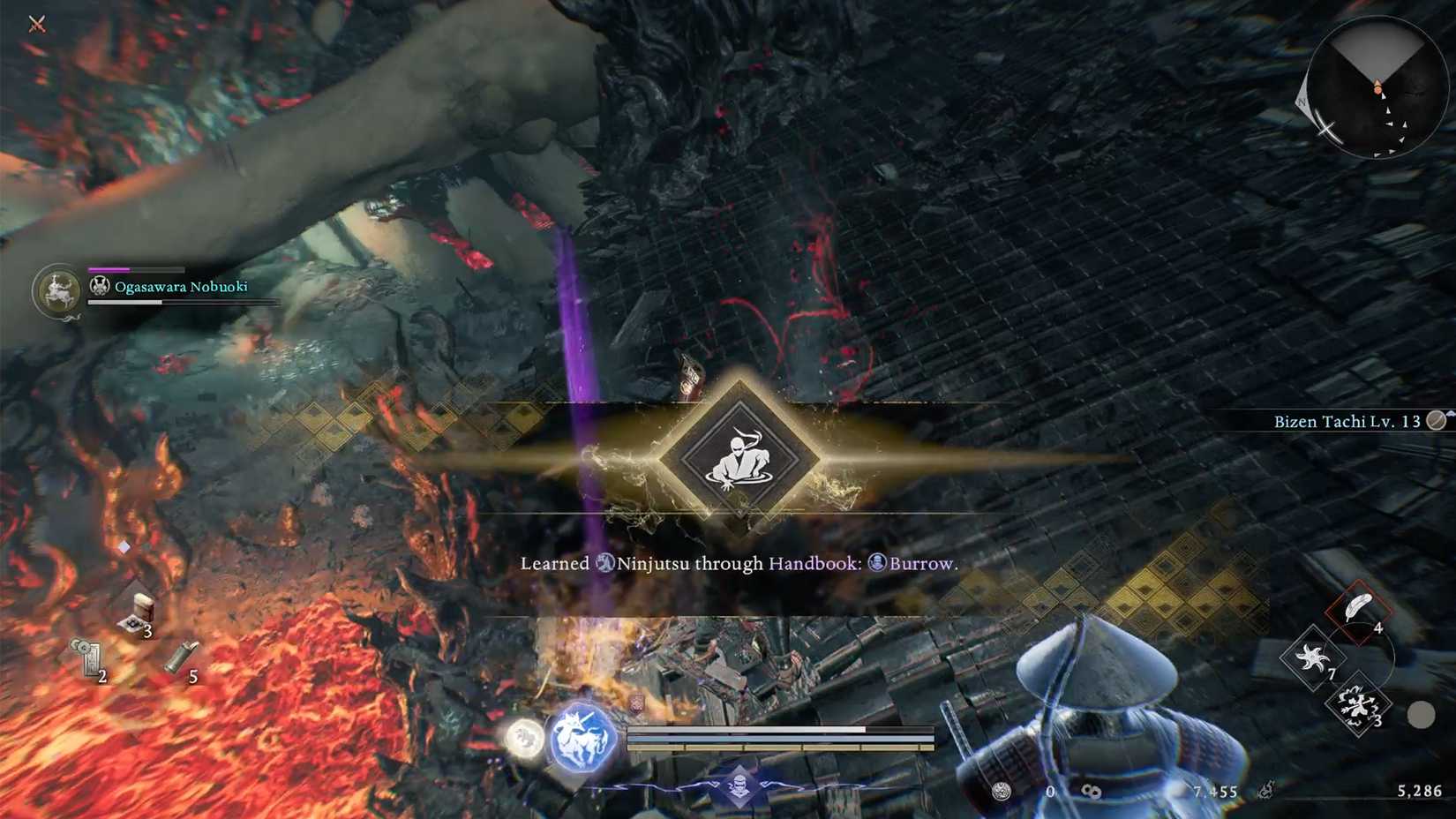This screenshot has height=819, width=1456.
Task: Click the makibishi caltrop quick item showing 3
Action: (1359, 706)
